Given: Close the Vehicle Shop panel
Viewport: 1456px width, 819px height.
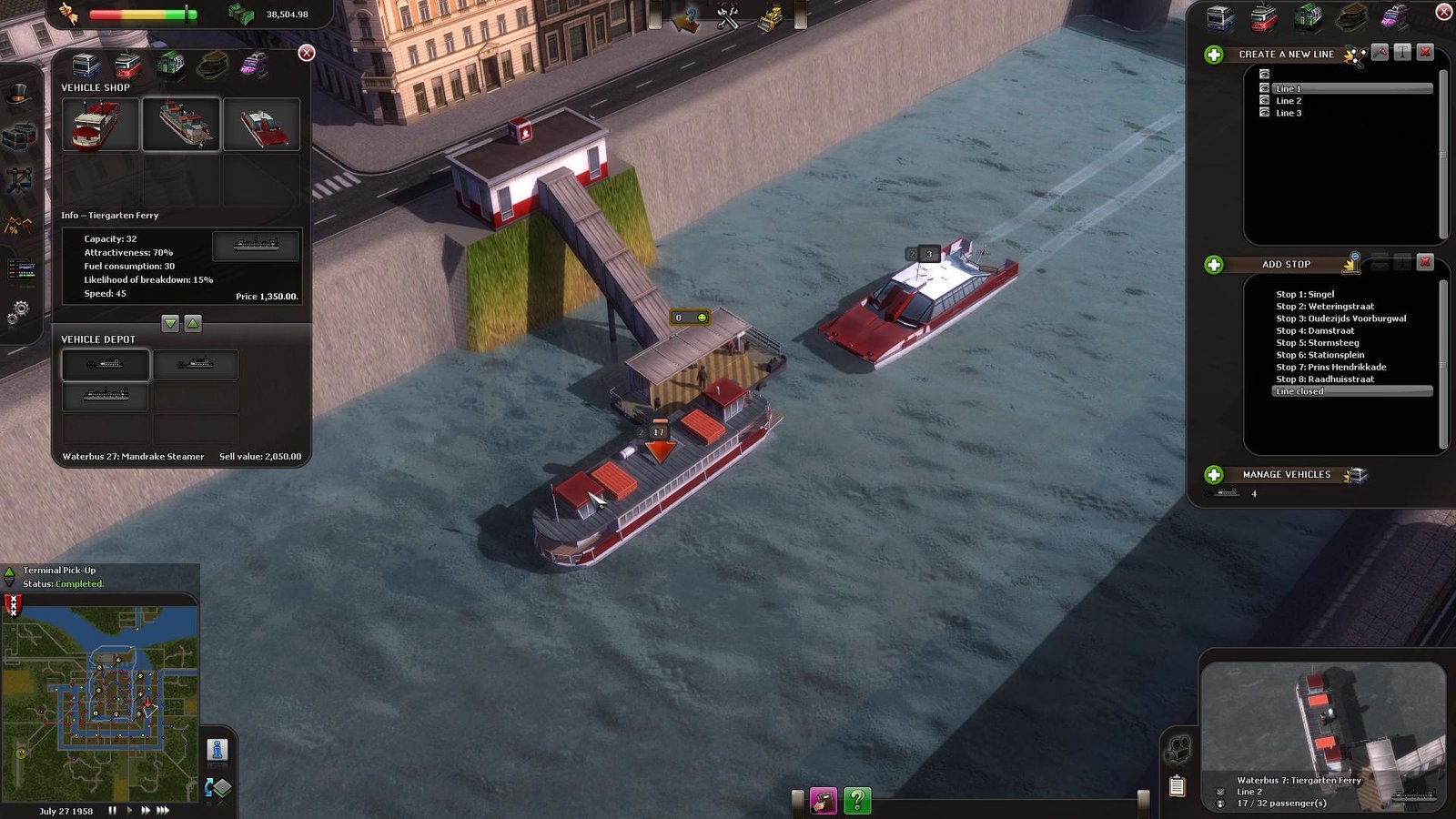Looking at the screenshot, I should coord(307,53).
